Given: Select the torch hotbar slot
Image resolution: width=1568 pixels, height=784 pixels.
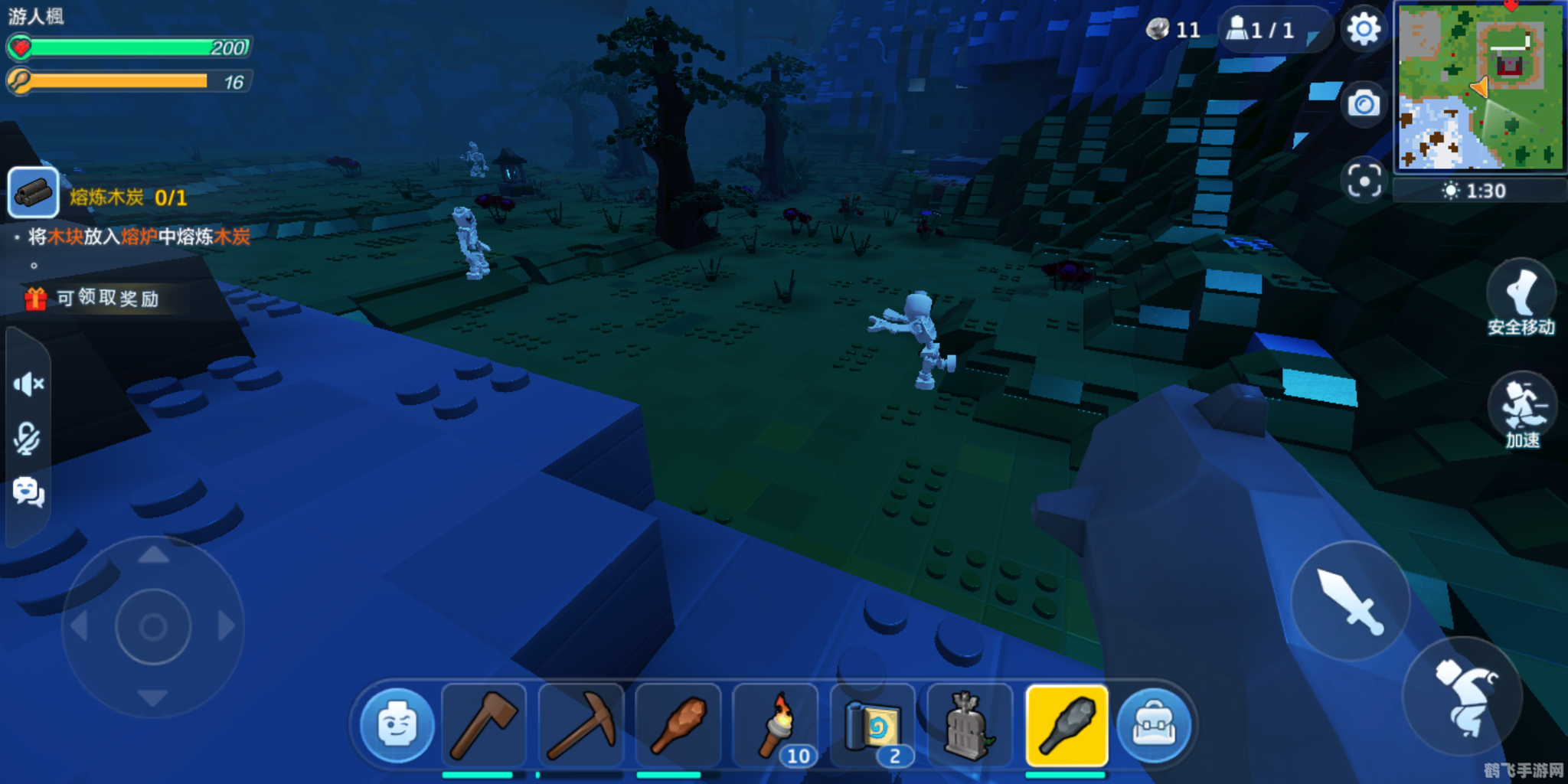Looking at the screenshot, I should tap(776, 725).
